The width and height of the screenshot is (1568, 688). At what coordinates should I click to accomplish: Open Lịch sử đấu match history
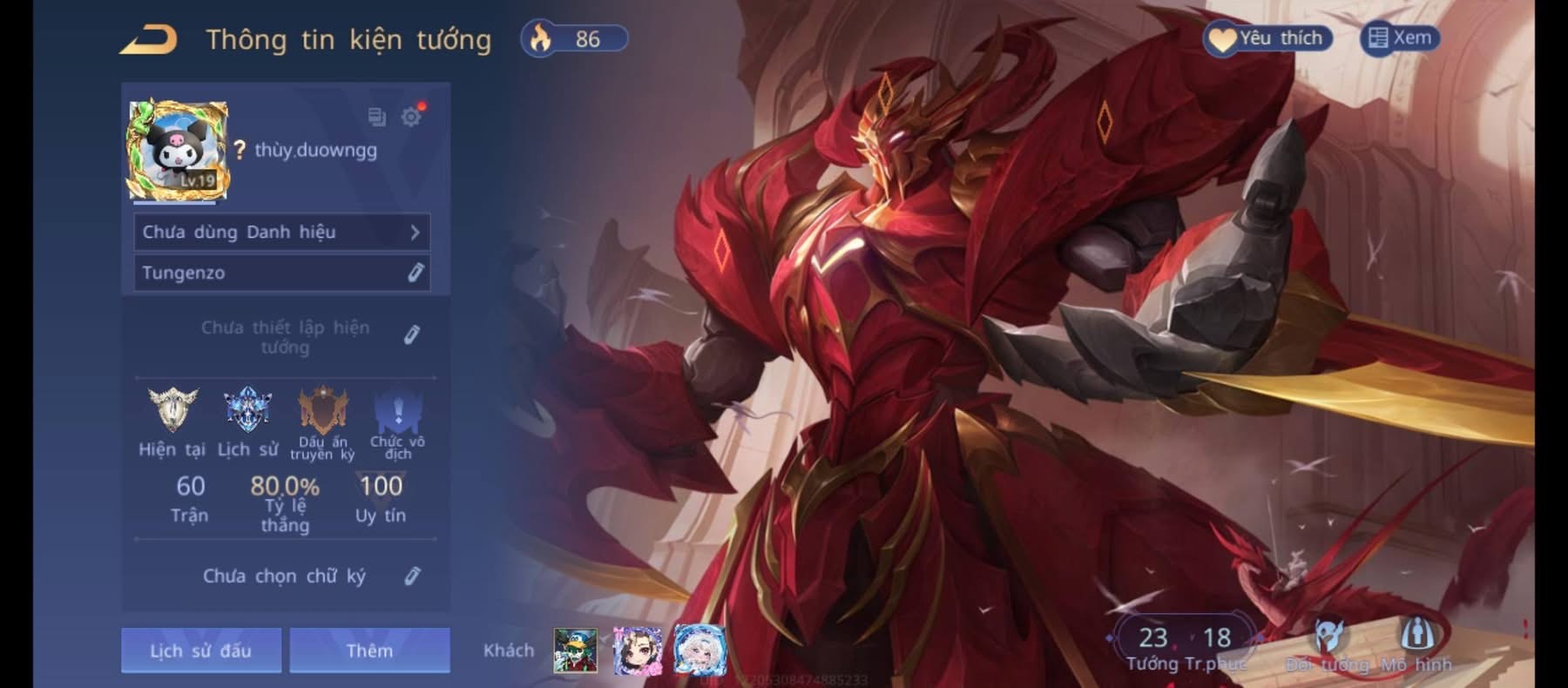[200, 651]
